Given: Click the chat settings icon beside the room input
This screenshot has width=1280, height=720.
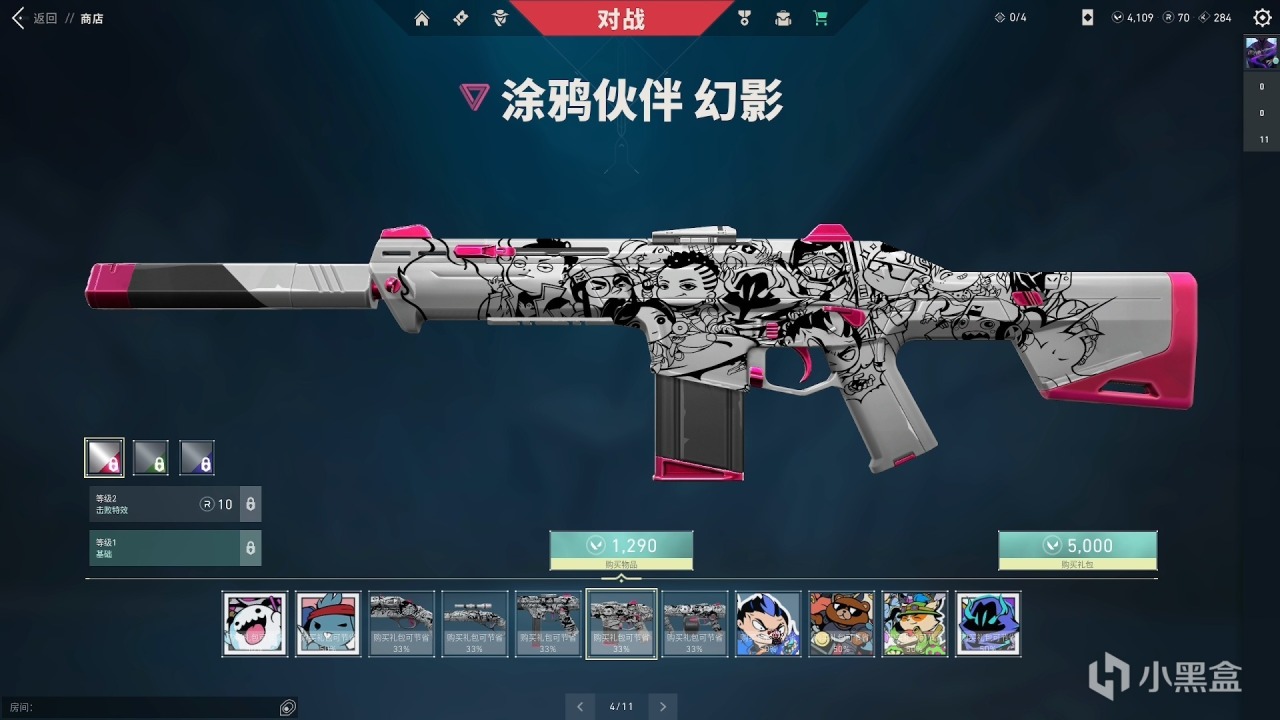Looking at the screenshot, I should [287, 707].
